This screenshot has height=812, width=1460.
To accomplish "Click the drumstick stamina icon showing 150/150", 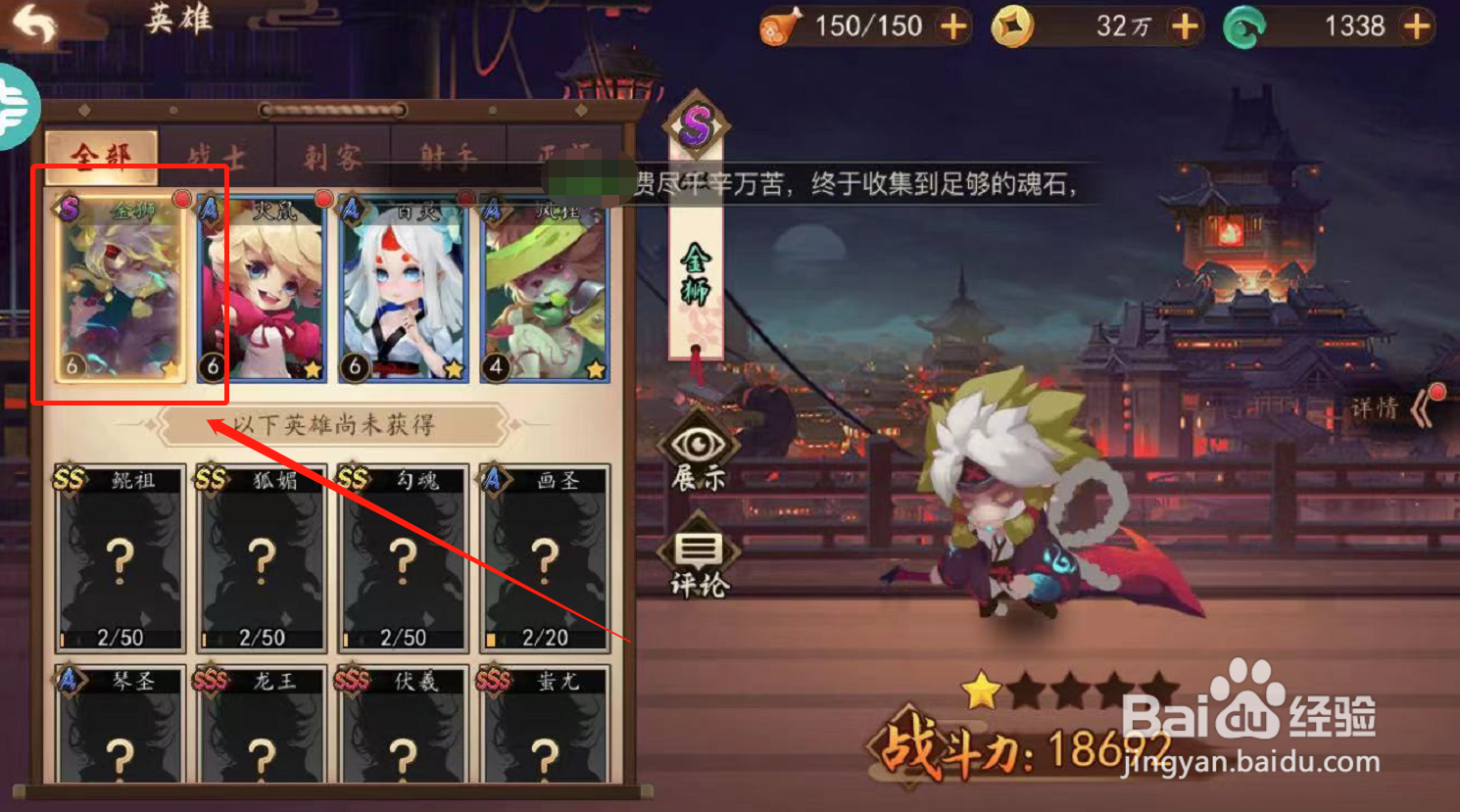I will tap(781, 25).
